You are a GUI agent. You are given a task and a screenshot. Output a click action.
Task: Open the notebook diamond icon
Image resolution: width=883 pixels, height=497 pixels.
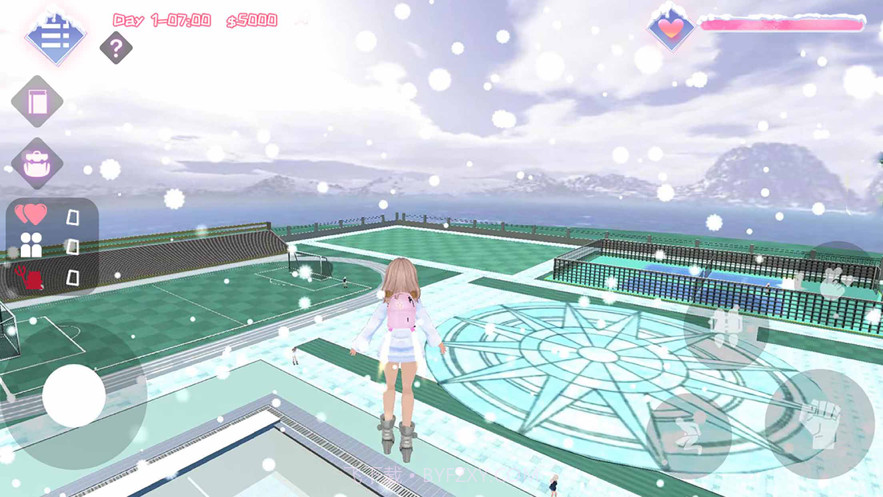[x=38, y=102]
